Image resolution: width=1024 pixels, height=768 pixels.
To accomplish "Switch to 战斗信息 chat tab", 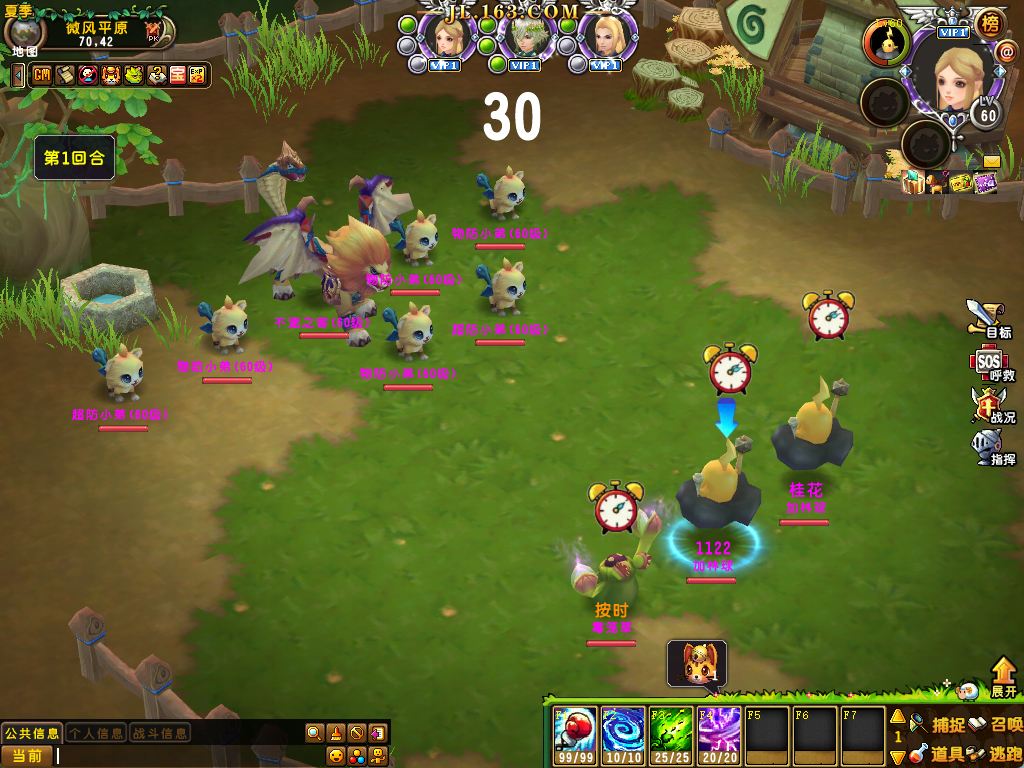I will coord(160,733).
